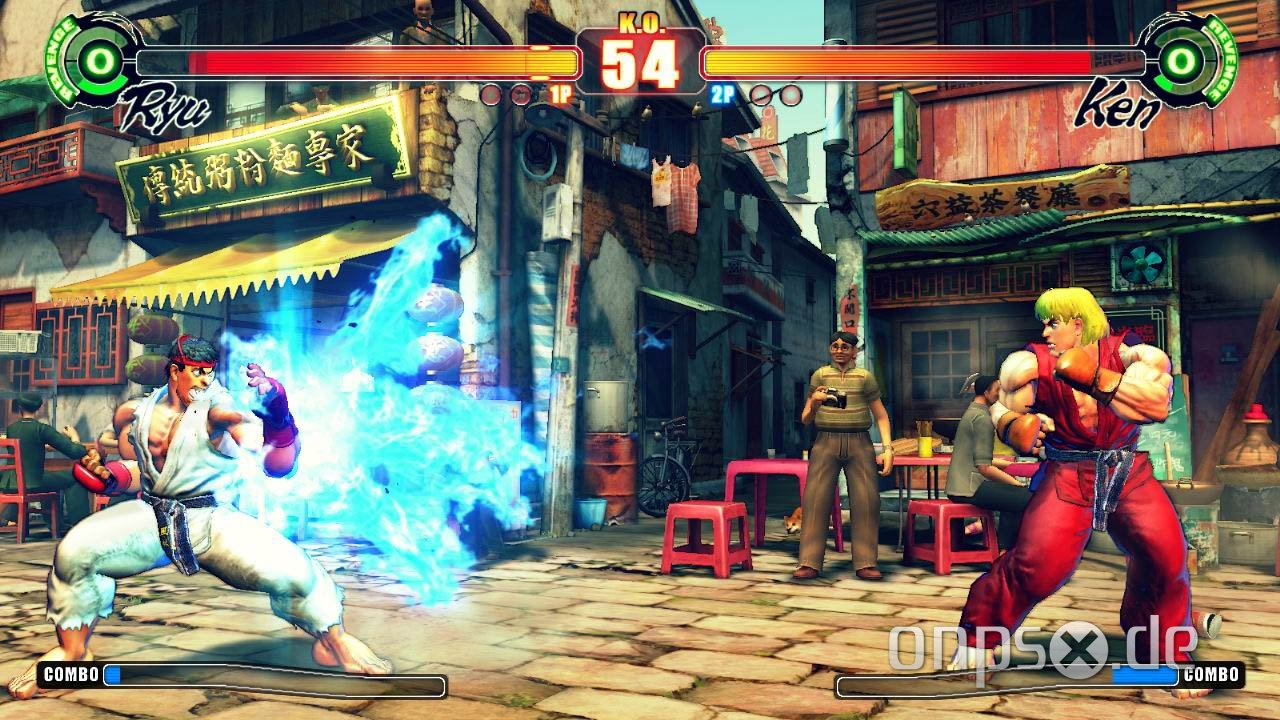The width and height of the screenshot is (1280, 720).
Task: Click the first round-win medallion beside 1P
Action: [489, 95]
